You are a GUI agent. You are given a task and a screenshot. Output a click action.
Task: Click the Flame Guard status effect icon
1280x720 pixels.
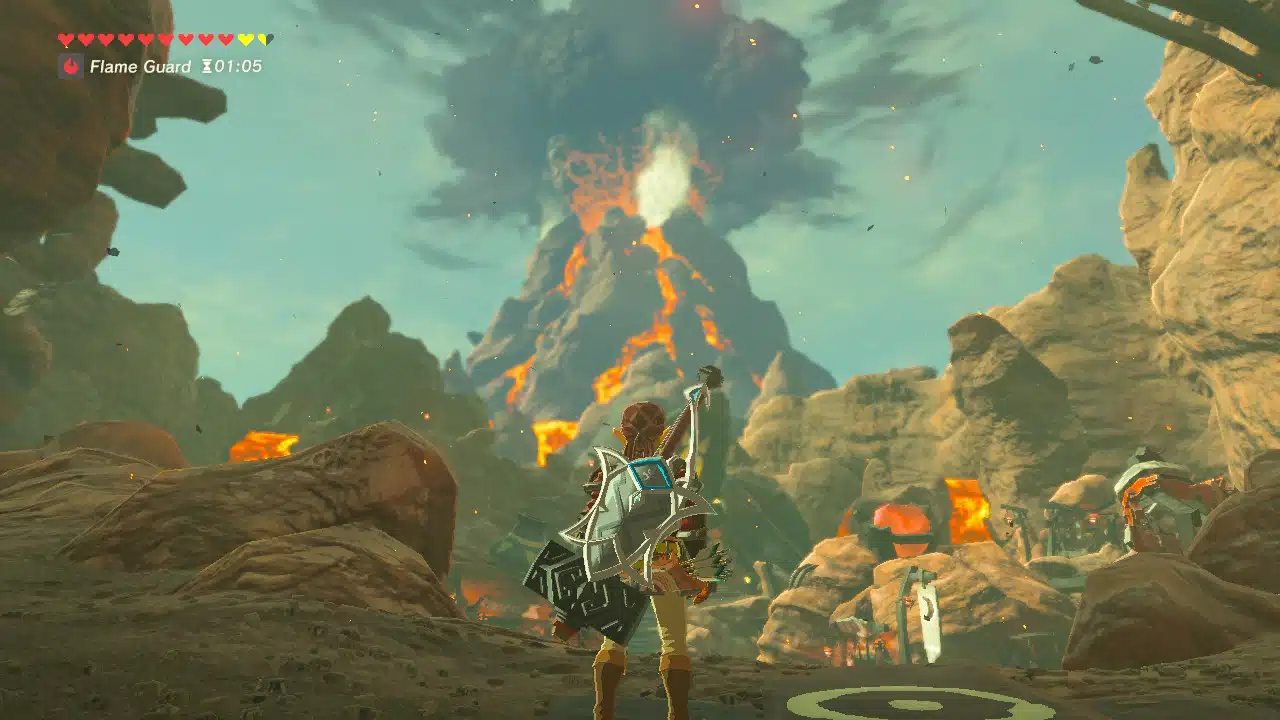click(x=71, y=67)
